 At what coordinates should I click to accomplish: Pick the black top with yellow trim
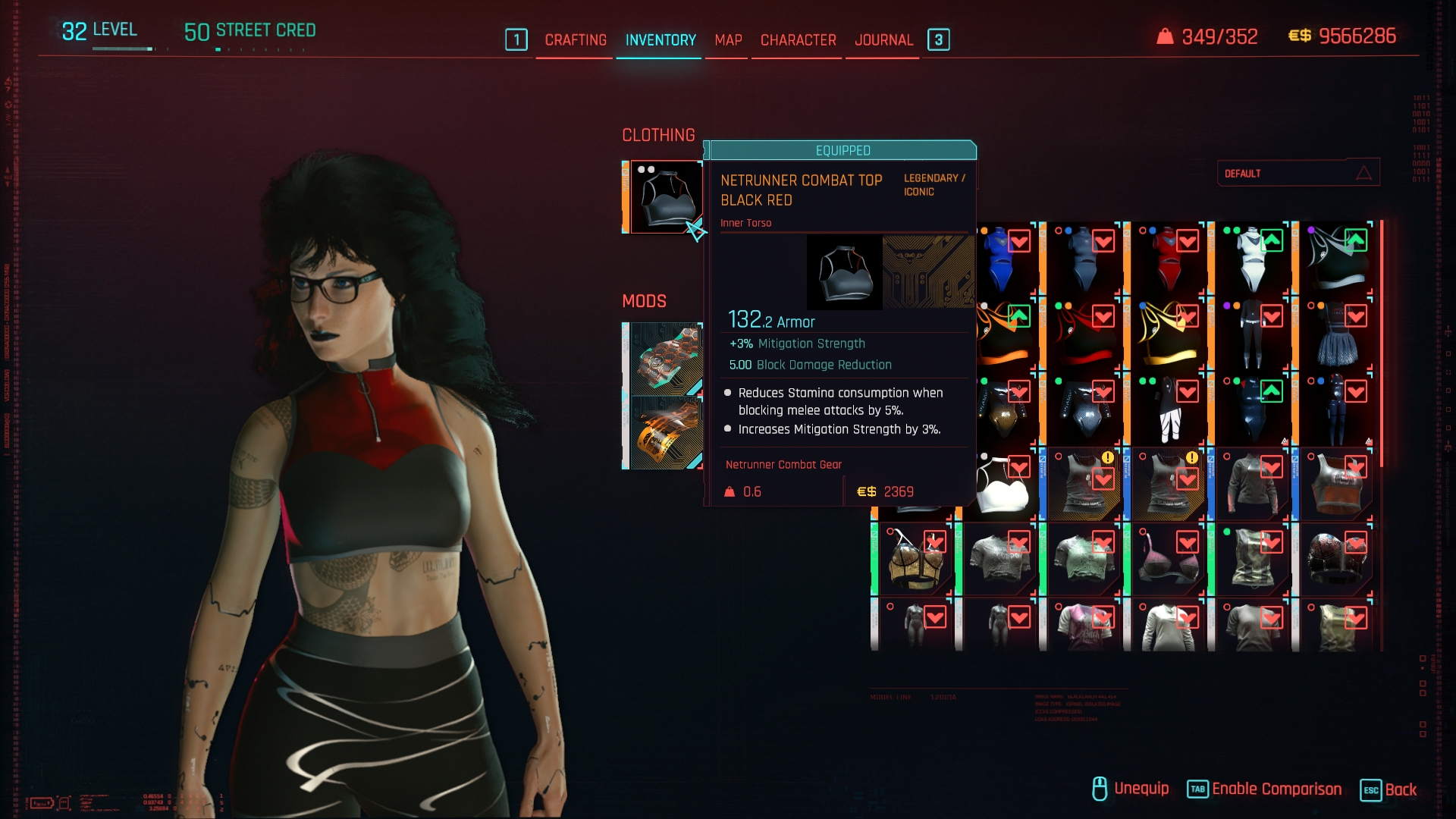1169,334
